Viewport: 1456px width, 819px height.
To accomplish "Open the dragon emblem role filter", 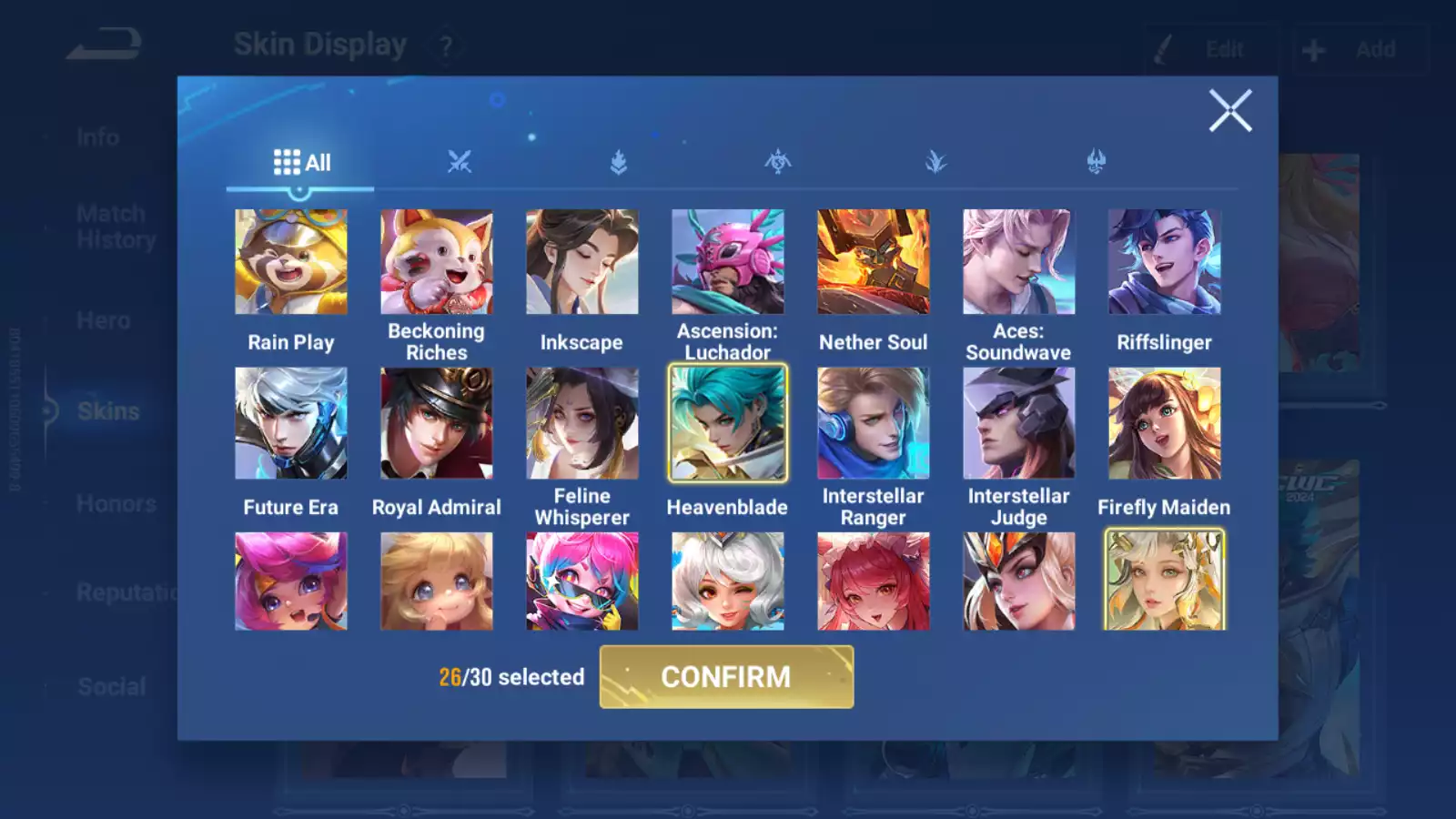I will (778, 162).
